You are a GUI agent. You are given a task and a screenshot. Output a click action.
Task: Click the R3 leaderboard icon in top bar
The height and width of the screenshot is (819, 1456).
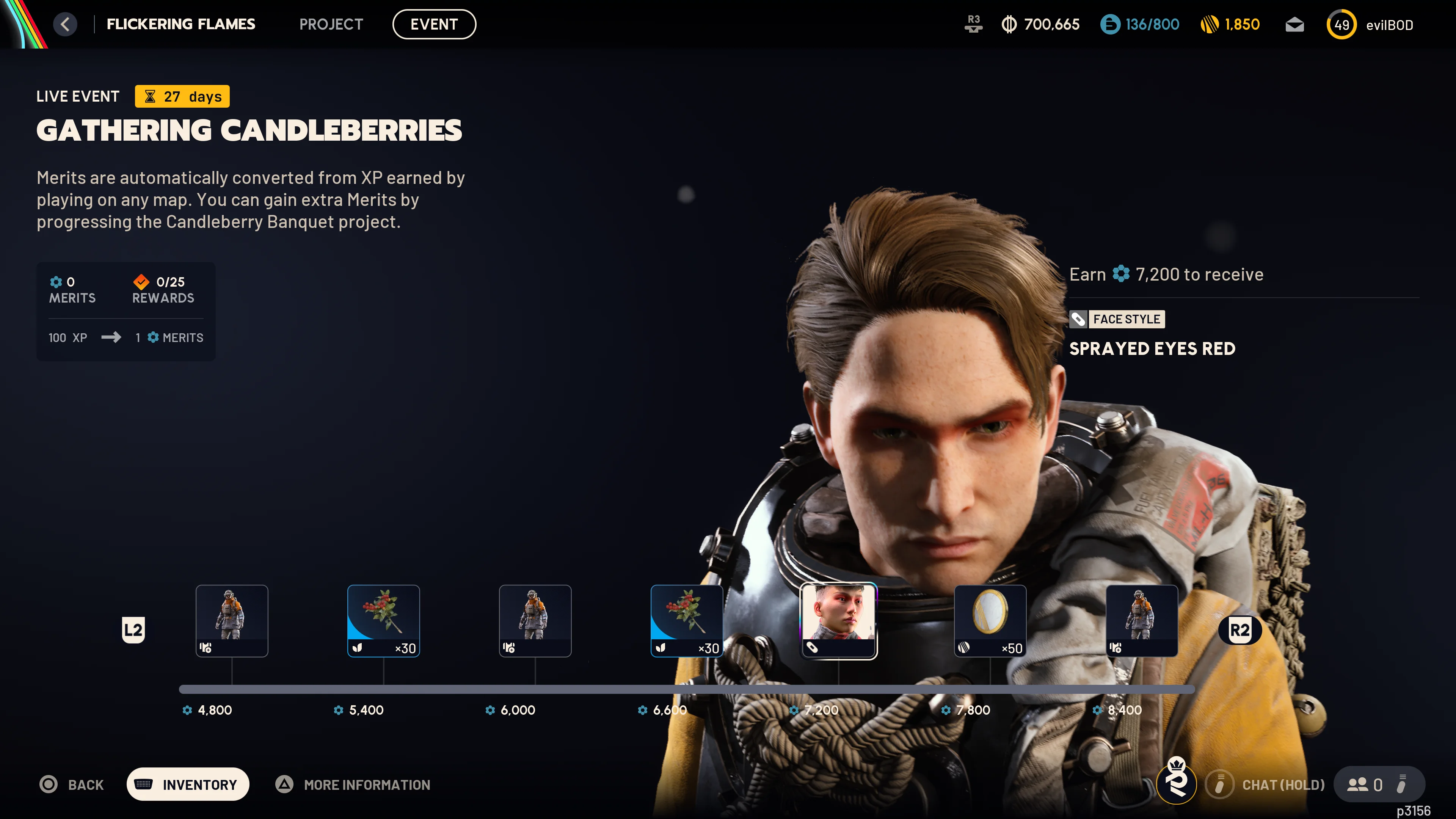point(973,24)
